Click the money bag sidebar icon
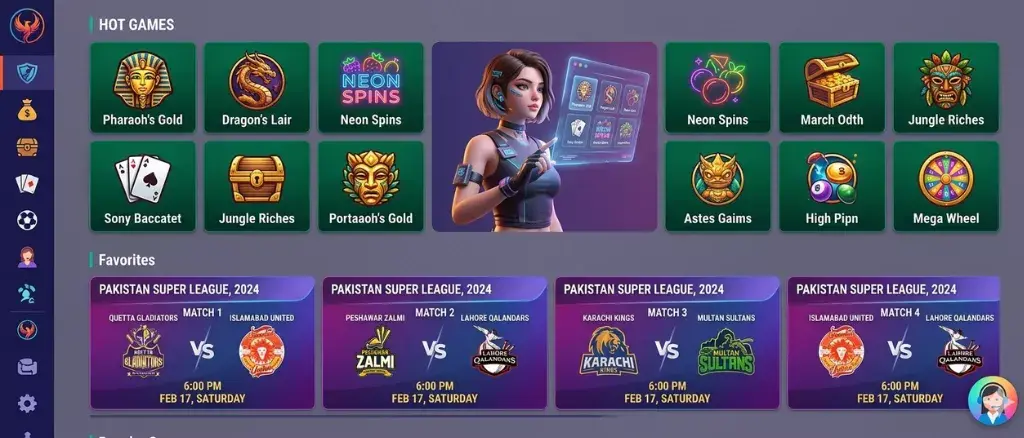 click(x=27, y=110)
